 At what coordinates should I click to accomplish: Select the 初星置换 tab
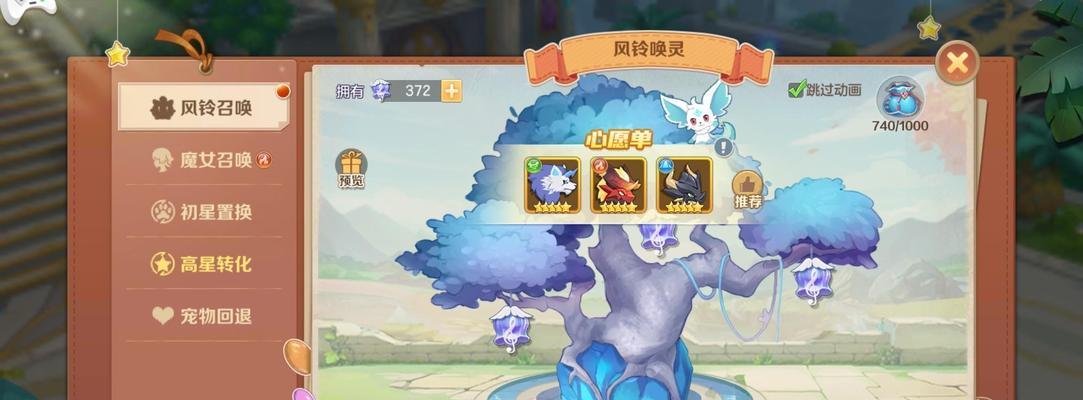point(203,212)
